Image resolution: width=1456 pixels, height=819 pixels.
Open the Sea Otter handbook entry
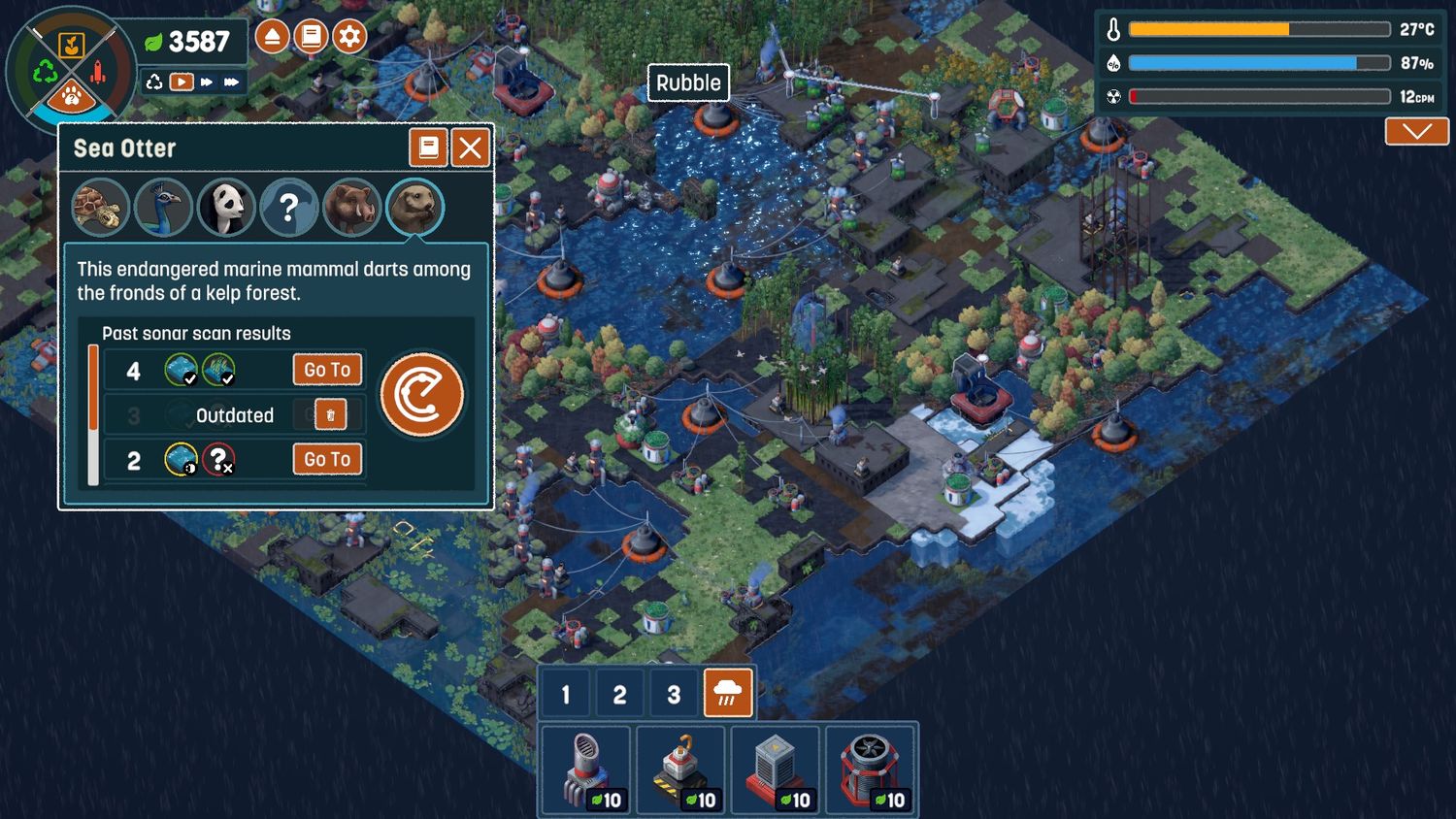(427, 148)
